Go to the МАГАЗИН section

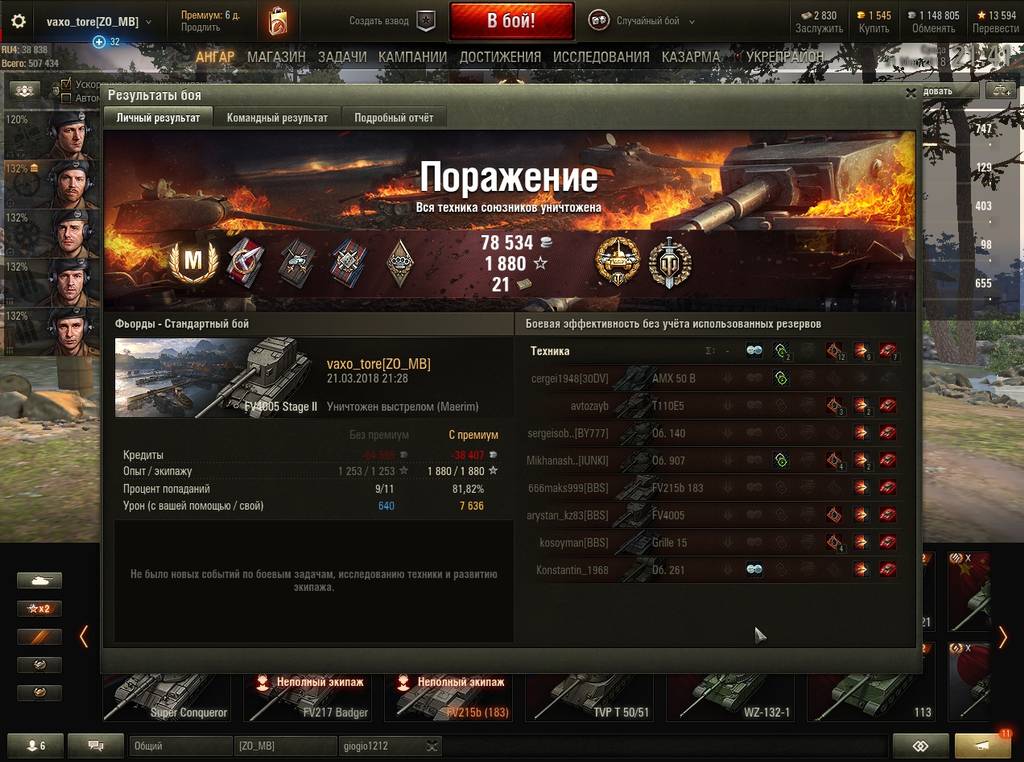(x=276, y=57)
